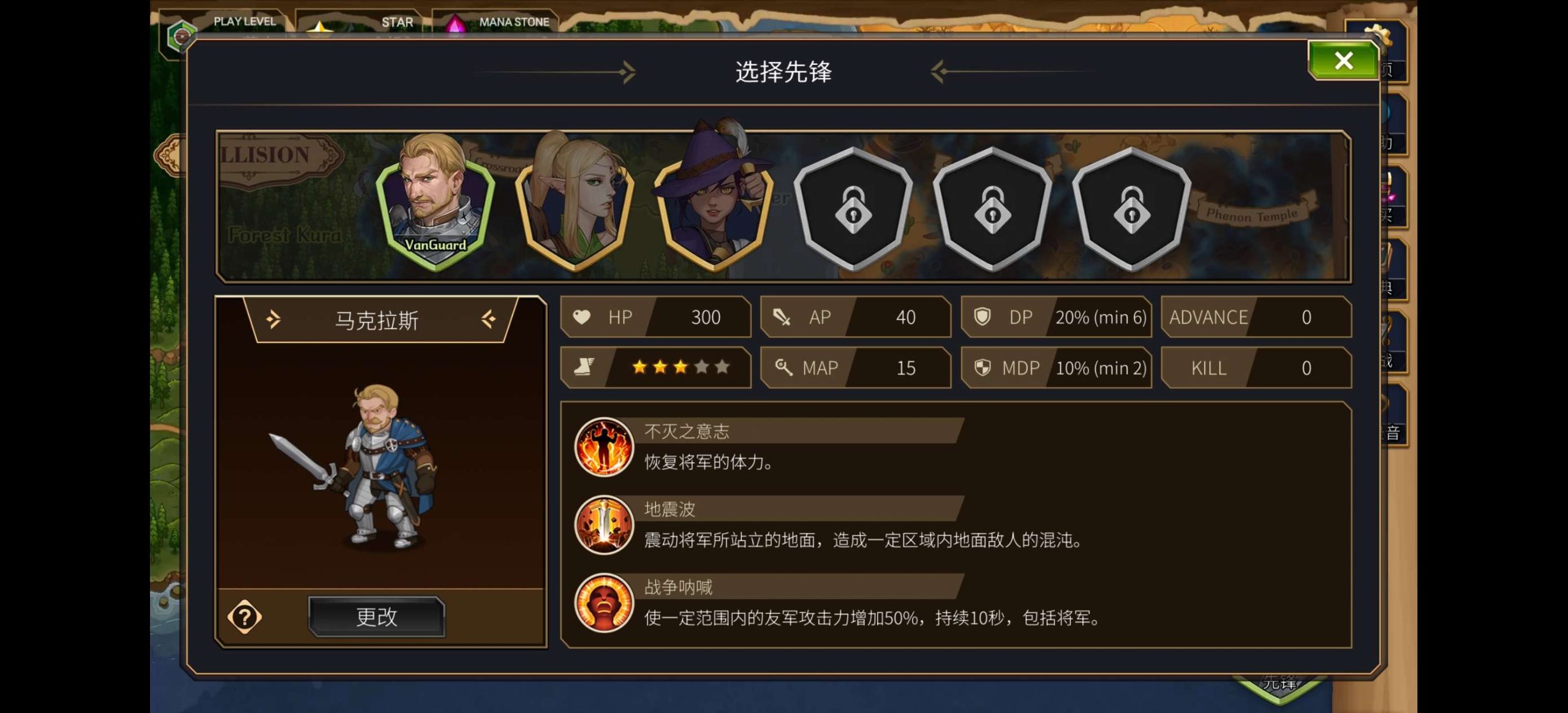Click the question mark help icon
The height and width of the screenshot is (713, 1568).
pyautogui.click(x=245, y=617)
